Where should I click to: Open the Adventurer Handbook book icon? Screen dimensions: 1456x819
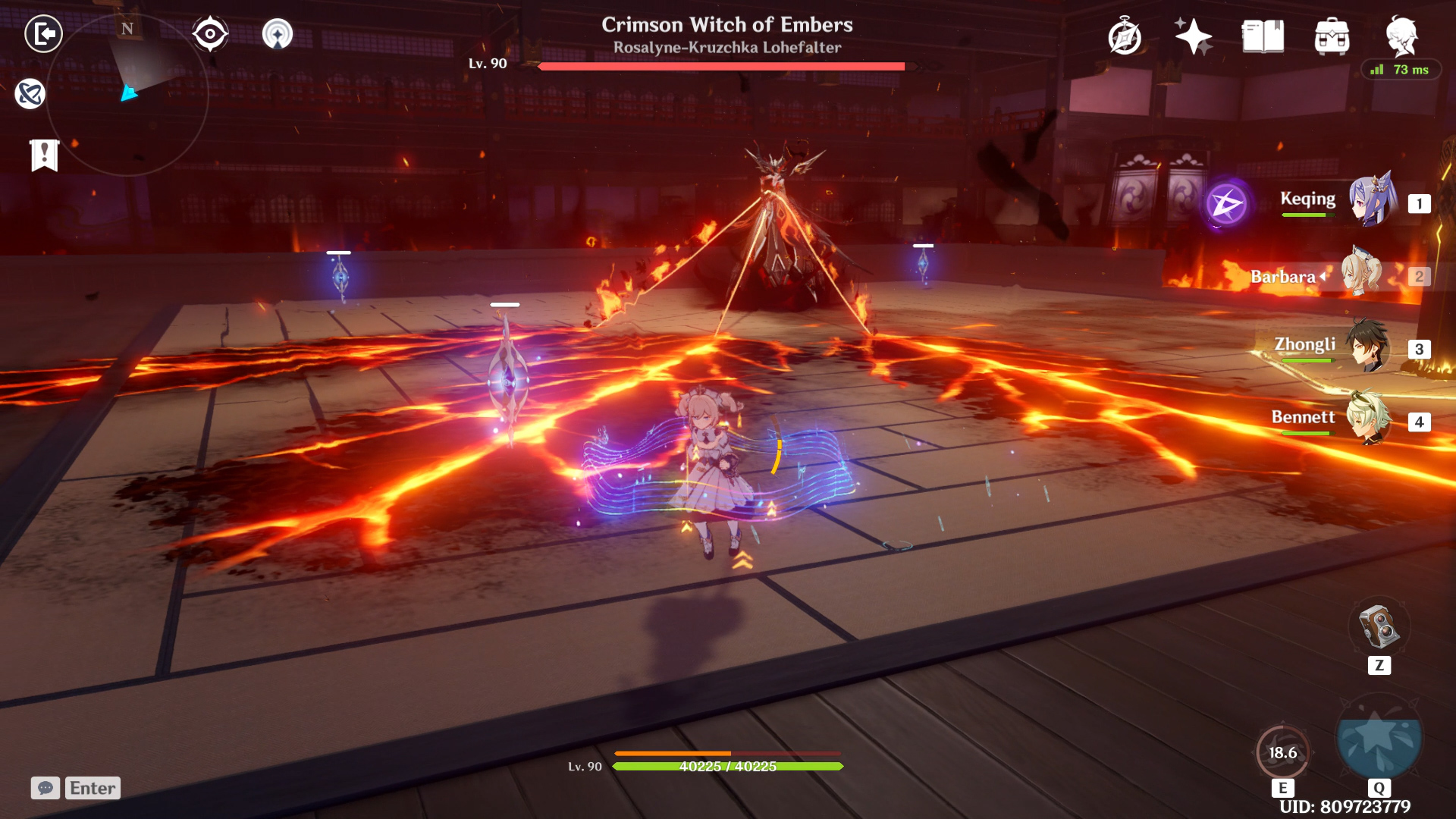point(1263,36)
